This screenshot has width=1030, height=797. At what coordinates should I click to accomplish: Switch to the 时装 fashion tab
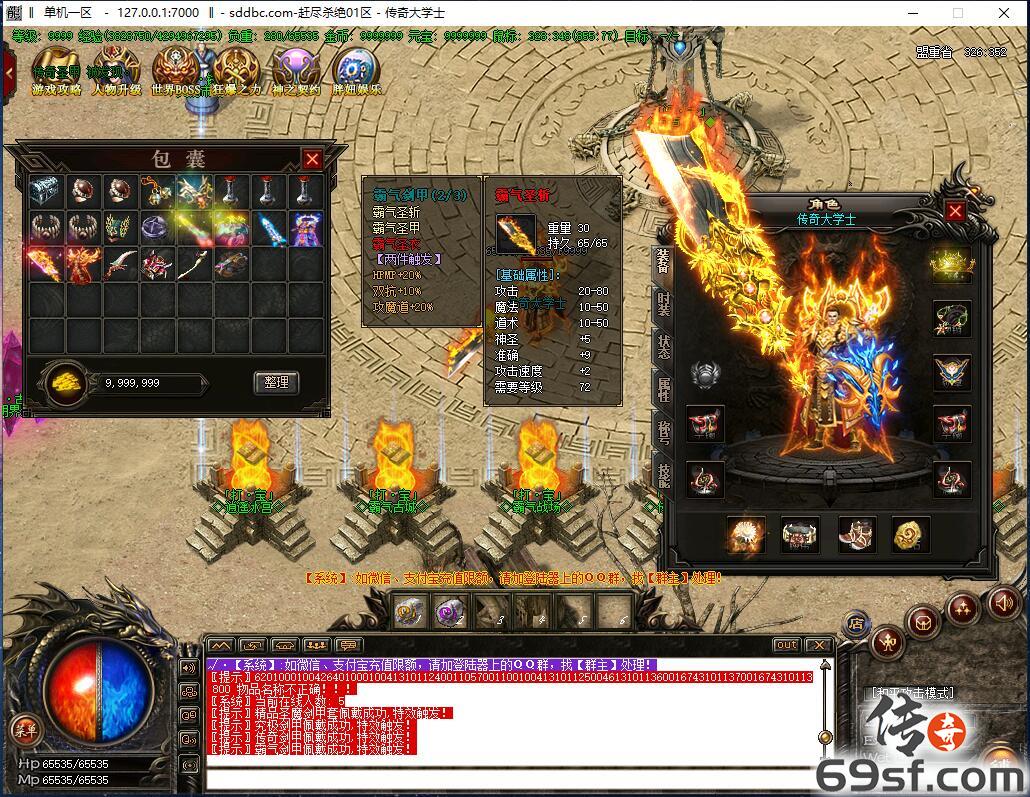tap(663, 303)
